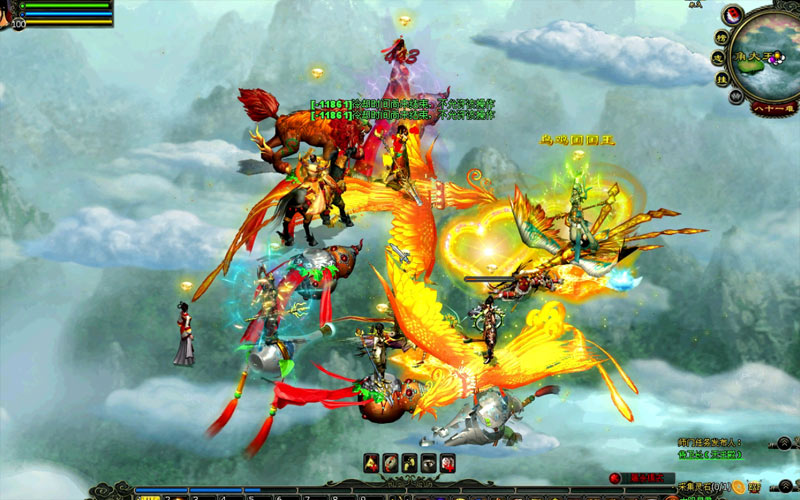
Task: Activate the red letter A skill icon
Action: pyautogui.click(x=369, y=462)
